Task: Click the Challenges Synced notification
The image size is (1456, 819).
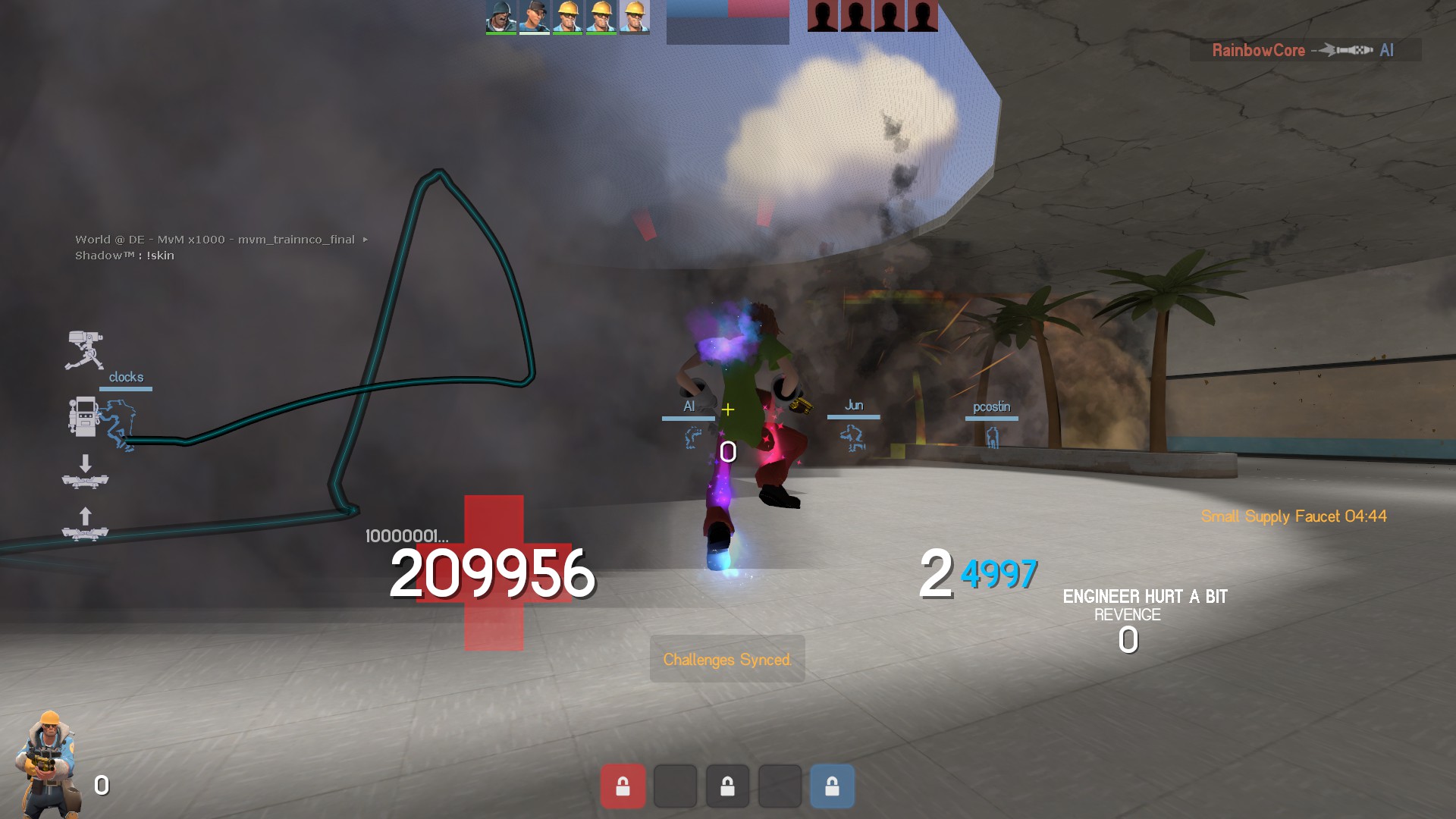Action: click(x=726, y=659)
